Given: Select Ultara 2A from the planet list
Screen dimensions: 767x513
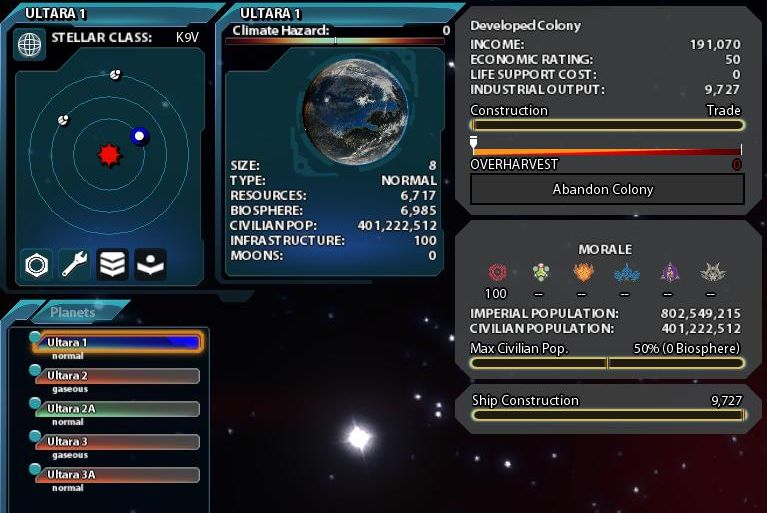Looking at the screenshot, I should (x=118, y=409).
